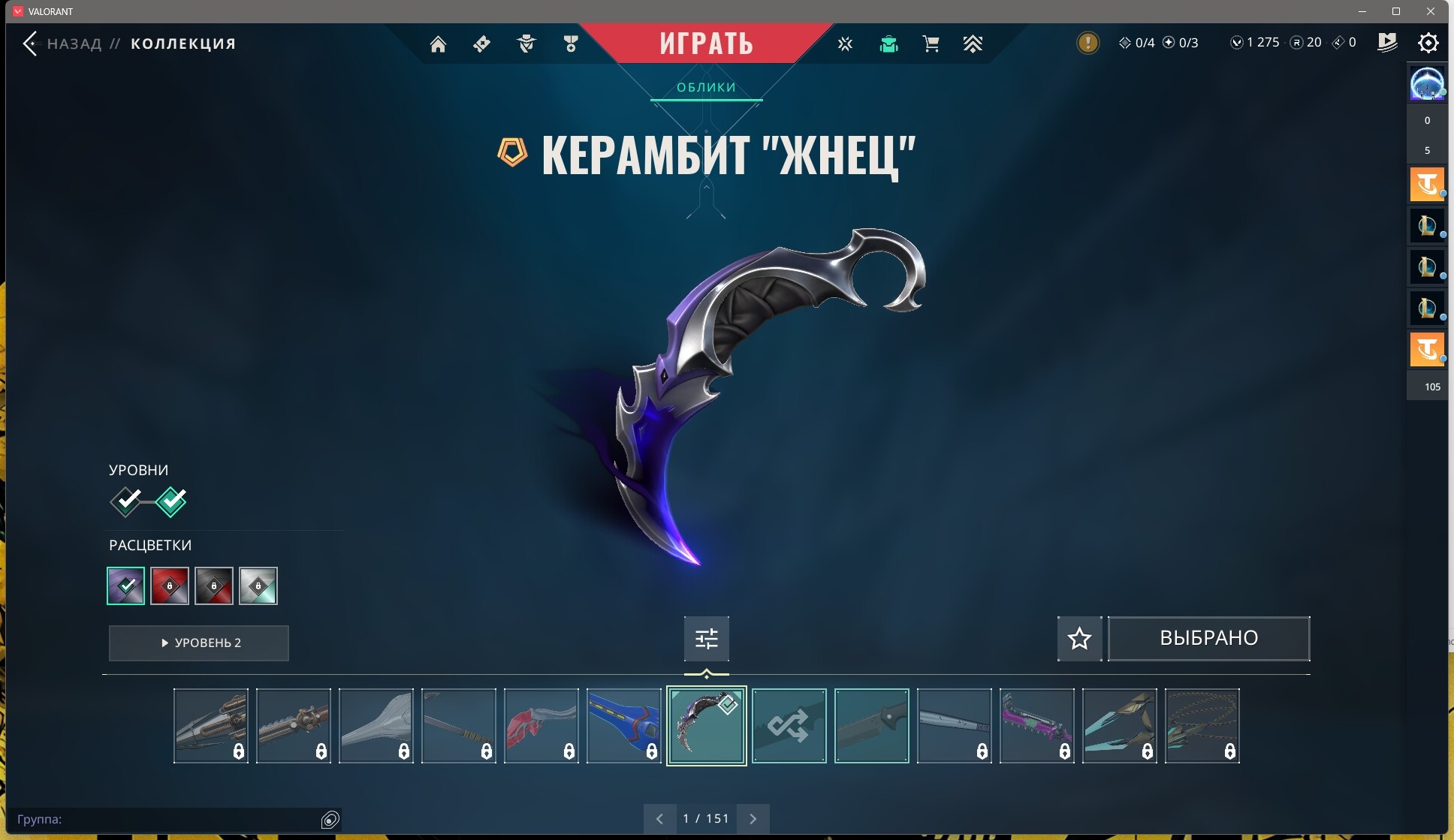Open the settings gear icon
The width and height of the screenshot is (1454, 840).
[x=1428, y=43]
